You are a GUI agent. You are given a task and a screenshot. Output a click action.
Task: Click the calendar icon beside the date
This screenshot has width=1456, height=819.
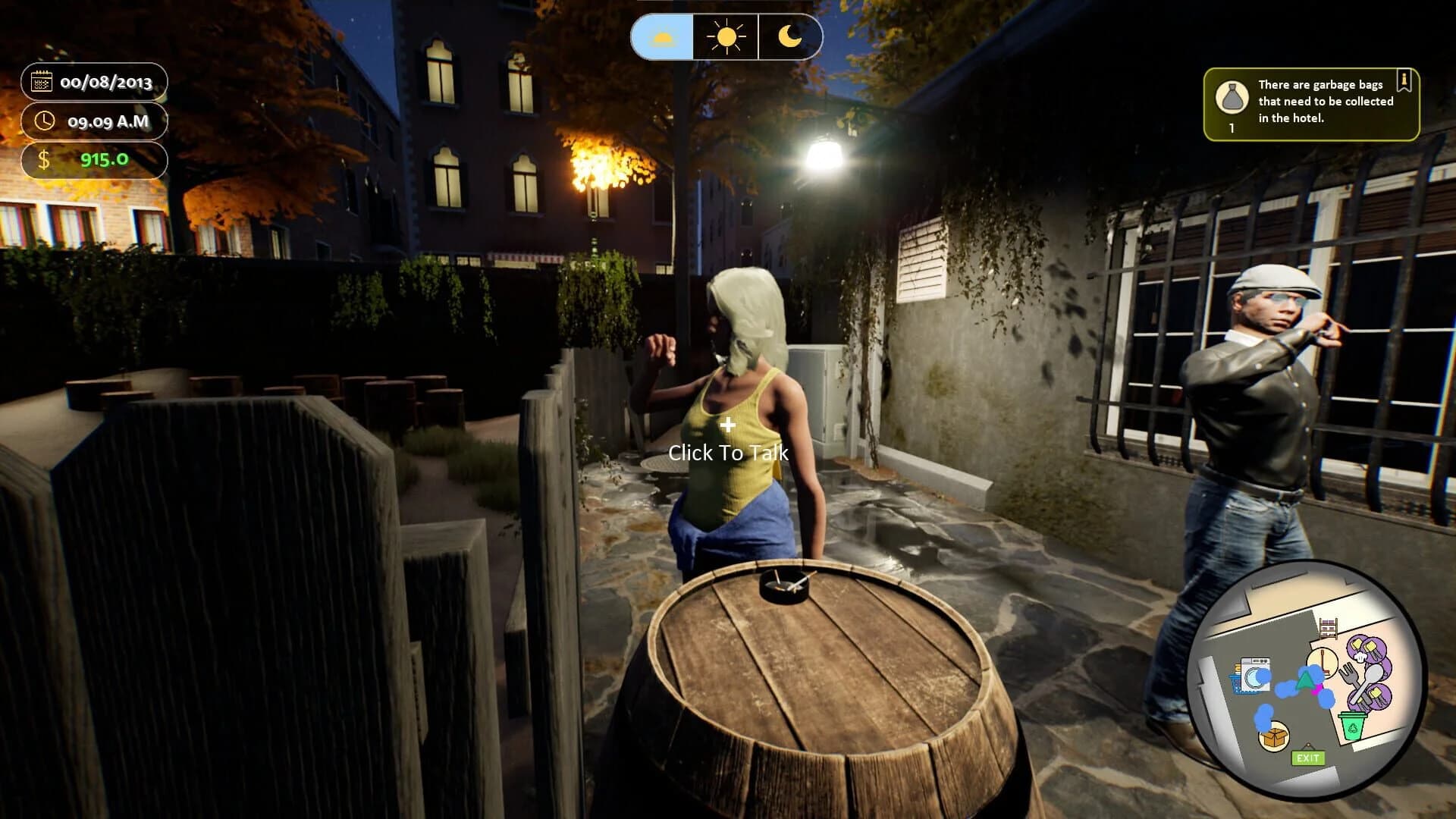[x=42, y=82]
